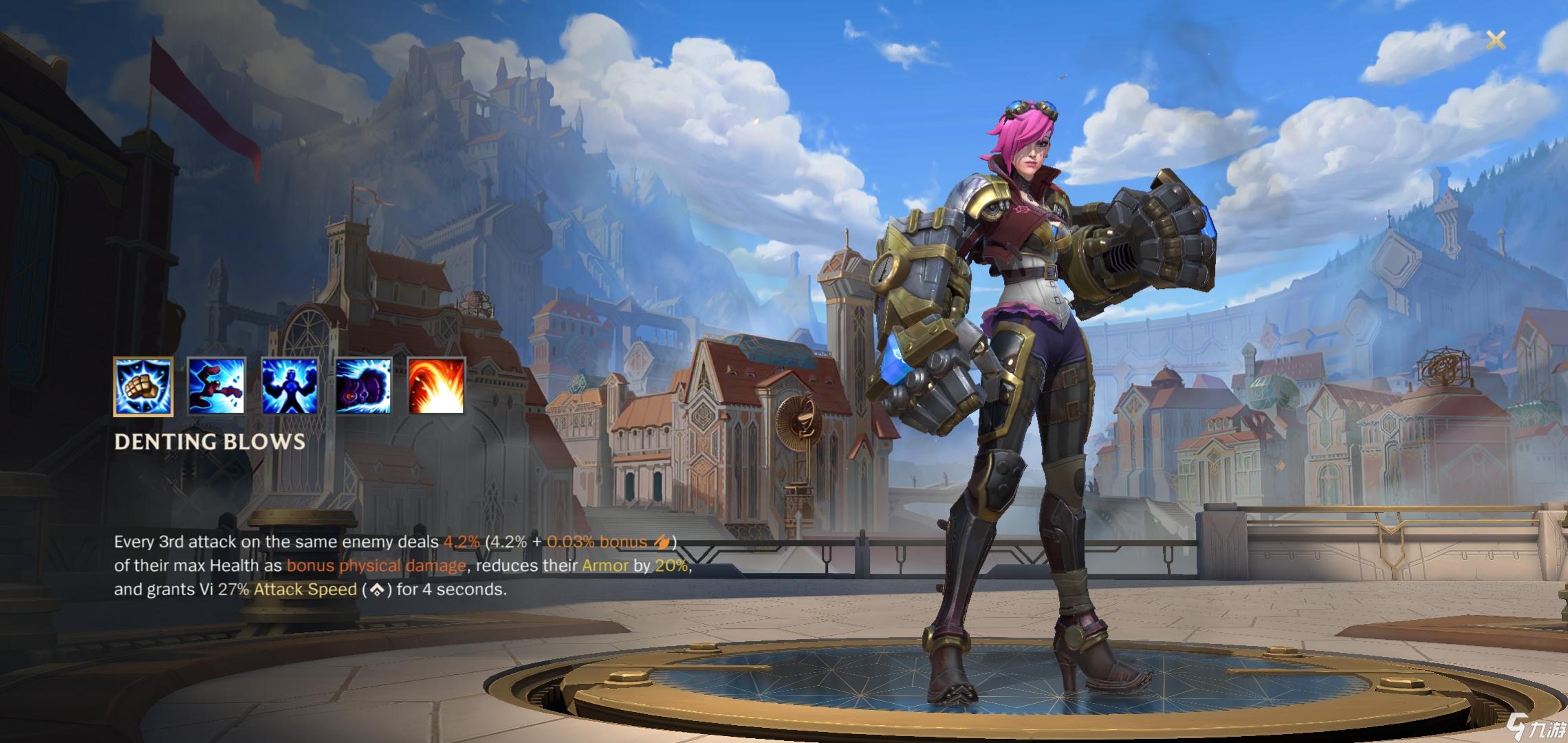This screenshot has height=743, width=1568.
Task: Show the punching fist dash ability
Action: pyautogui.click(x=216, y=386)
